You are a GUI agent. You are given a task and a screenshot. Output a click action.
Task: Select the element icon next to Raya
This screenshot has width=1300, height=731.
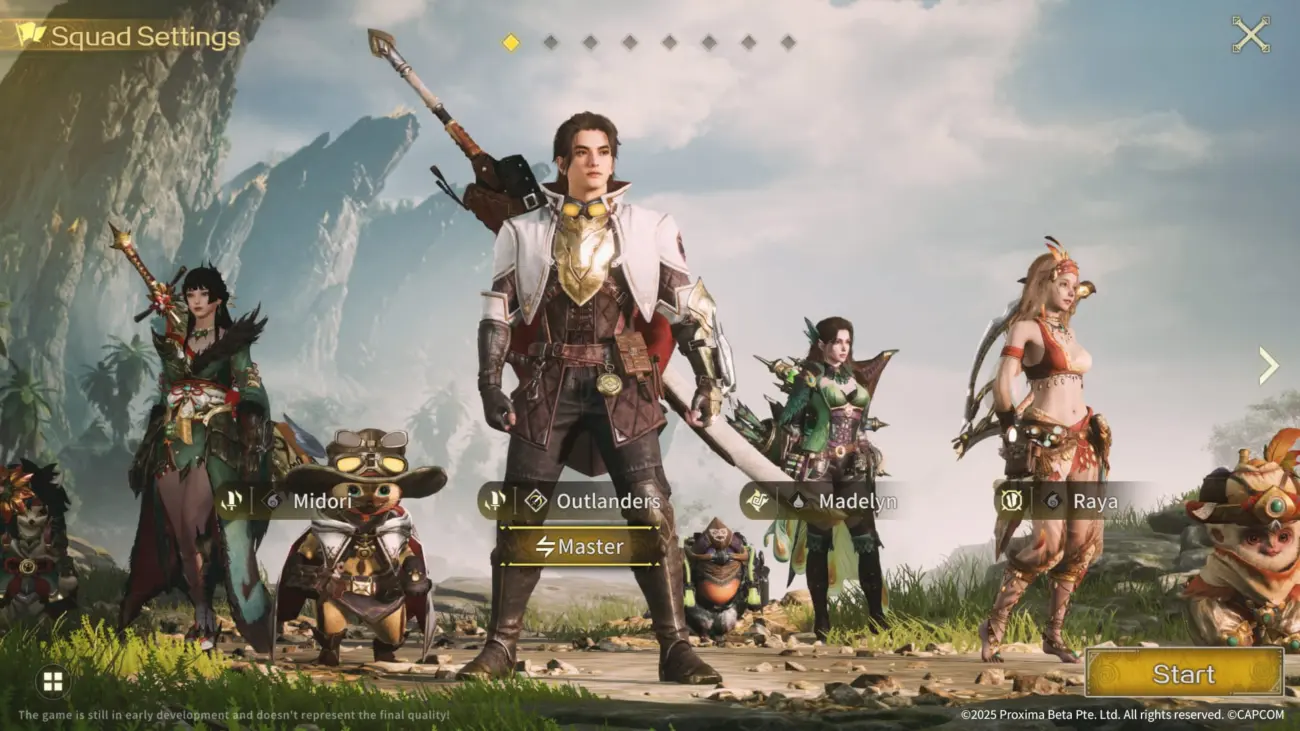coord(1050,501)
